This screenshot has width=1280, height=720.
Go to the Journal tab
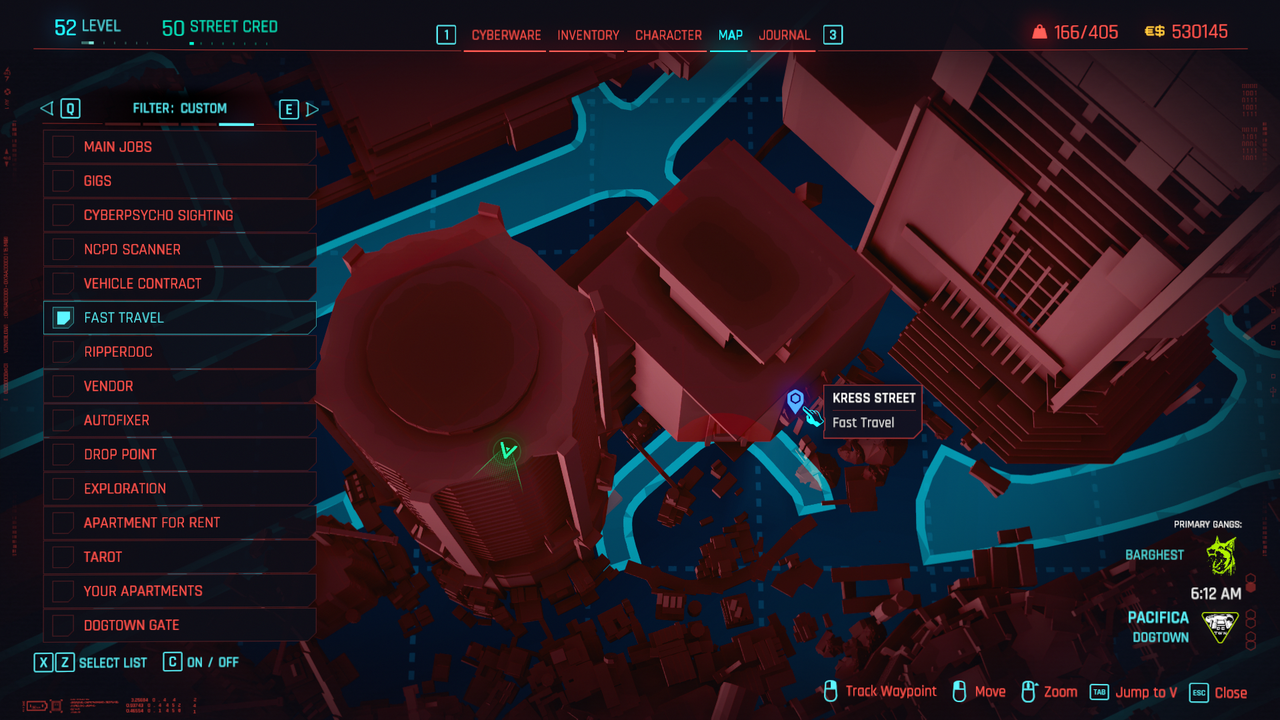[784, 35]
